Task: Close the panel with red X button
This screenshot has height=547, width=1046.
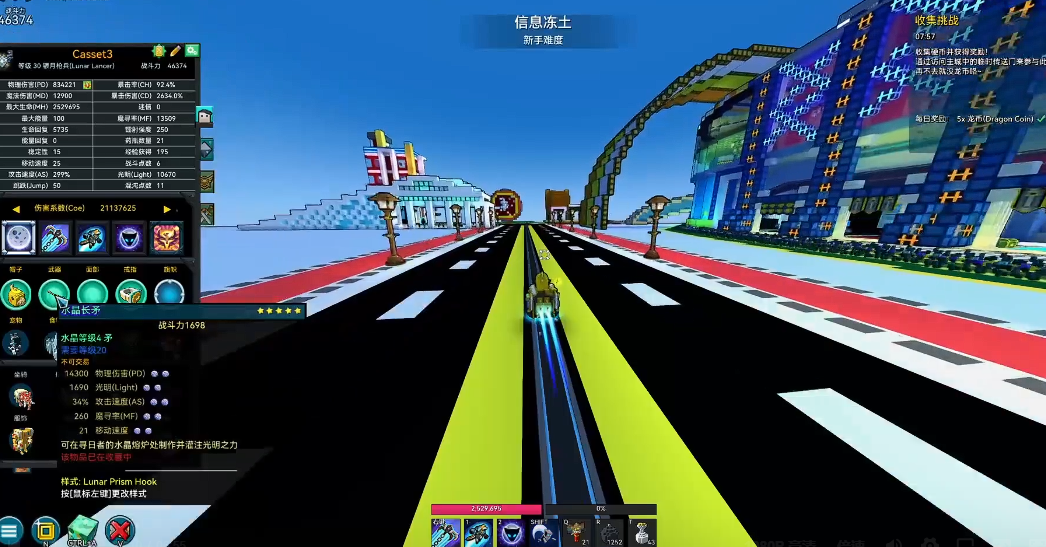Action: [120, 530]
